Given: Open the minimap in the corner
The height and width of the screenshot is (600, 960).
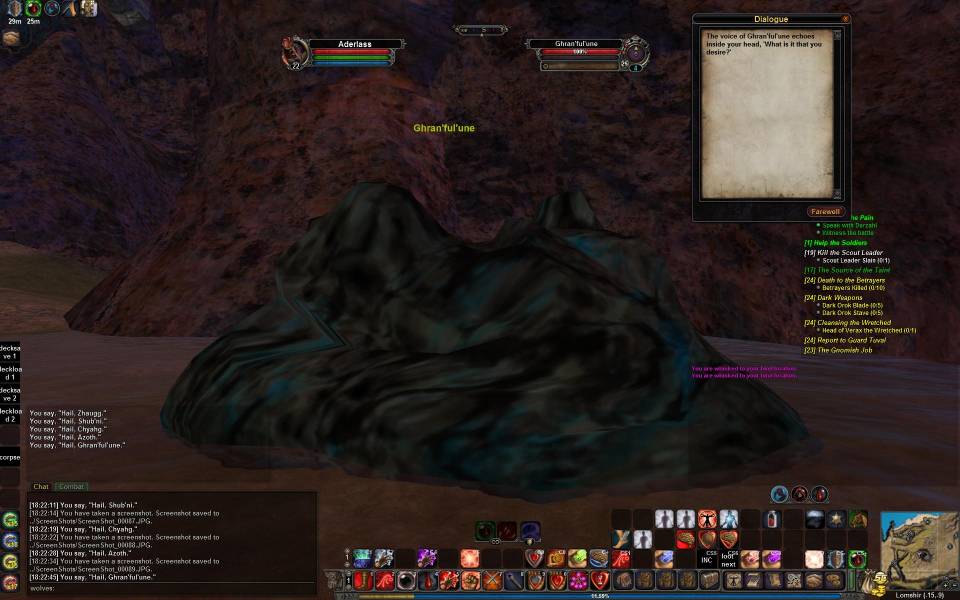Looking at the screenshot, I should pos(918,548).
